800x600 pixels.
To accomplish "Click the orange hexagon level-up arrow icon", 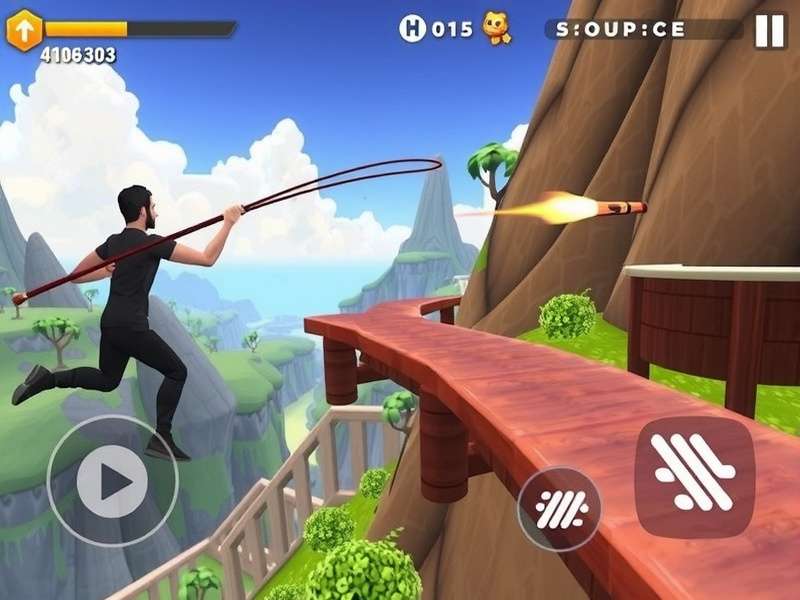I will tap(23, 30).
